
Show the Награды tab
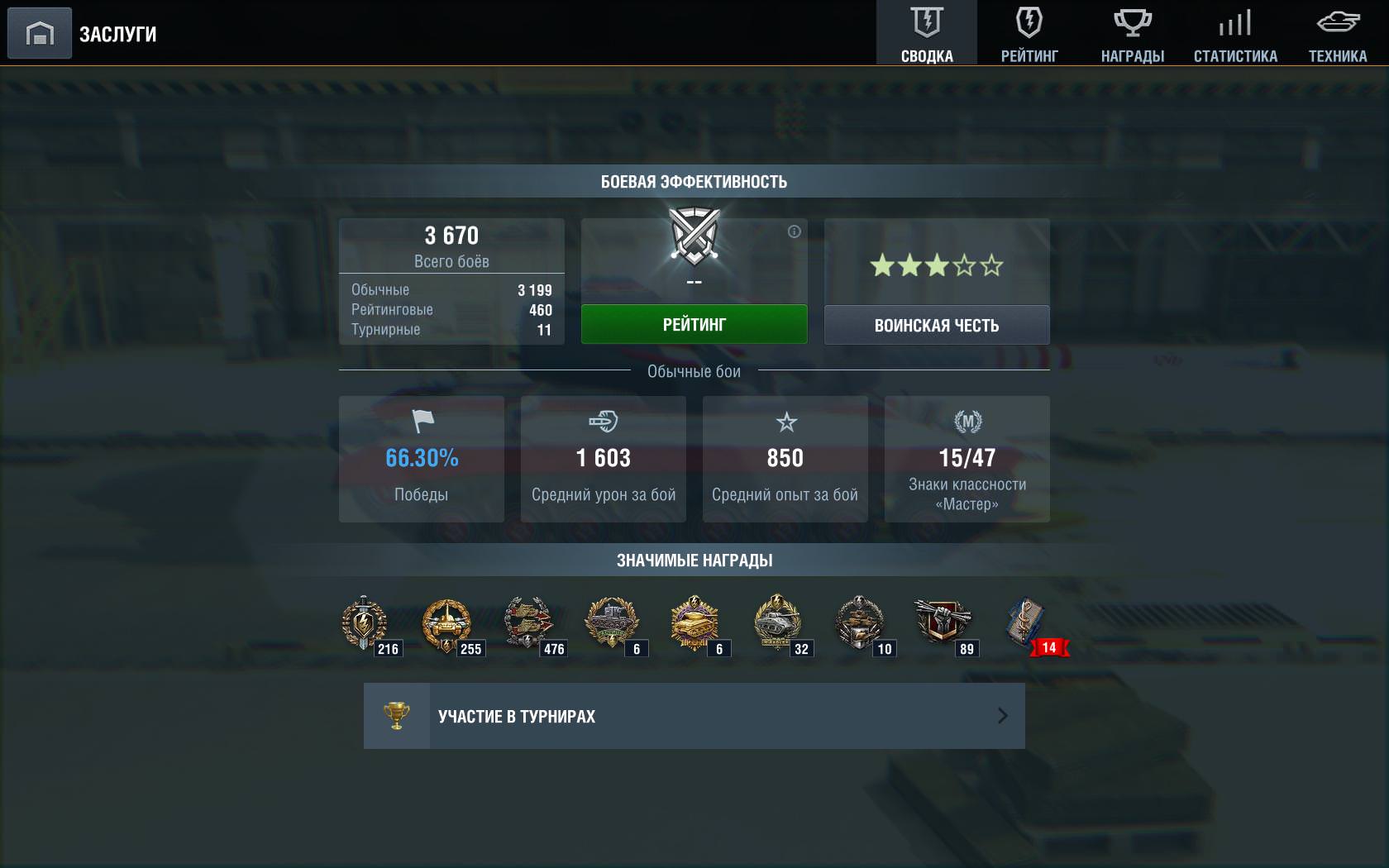(1132, 33)
